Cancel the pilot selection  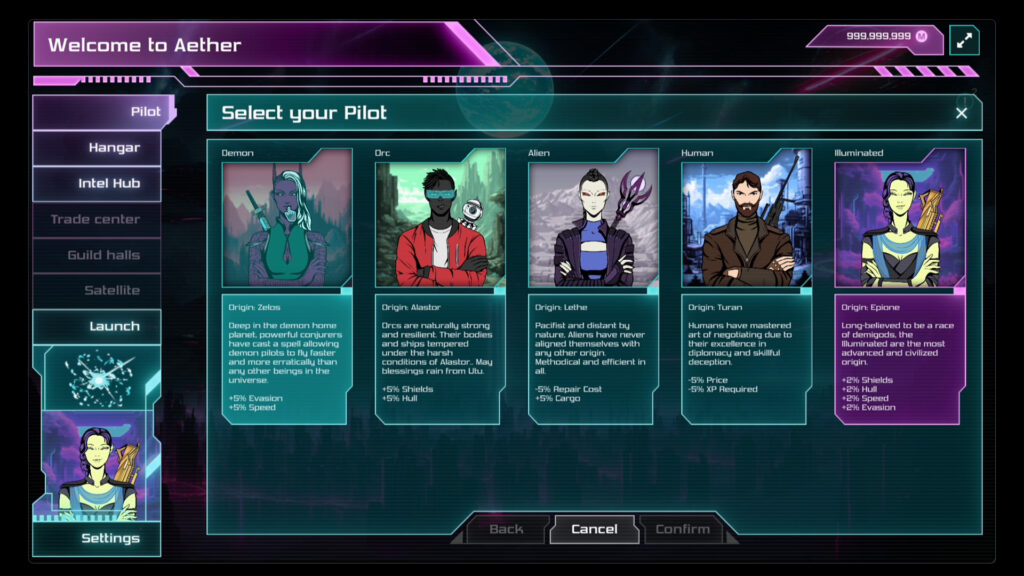point(594,529)
